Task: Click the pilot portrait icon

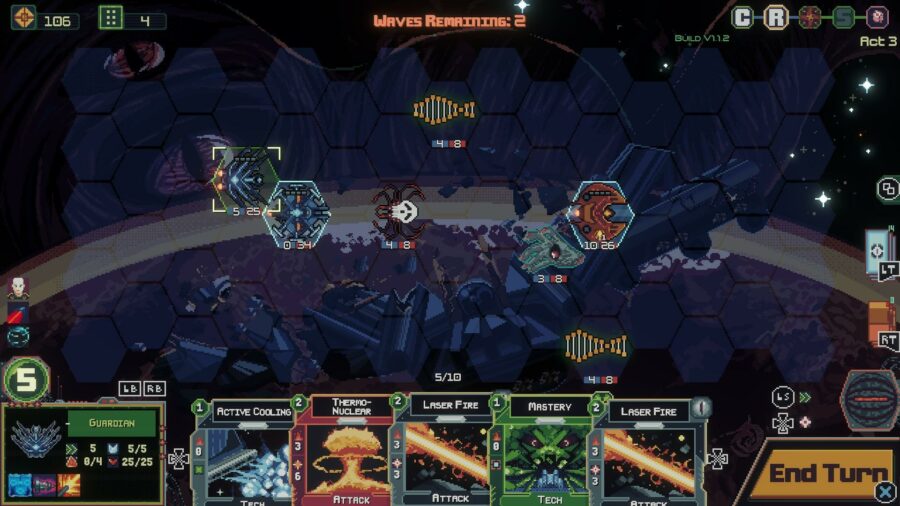Action: click(17, 288)
